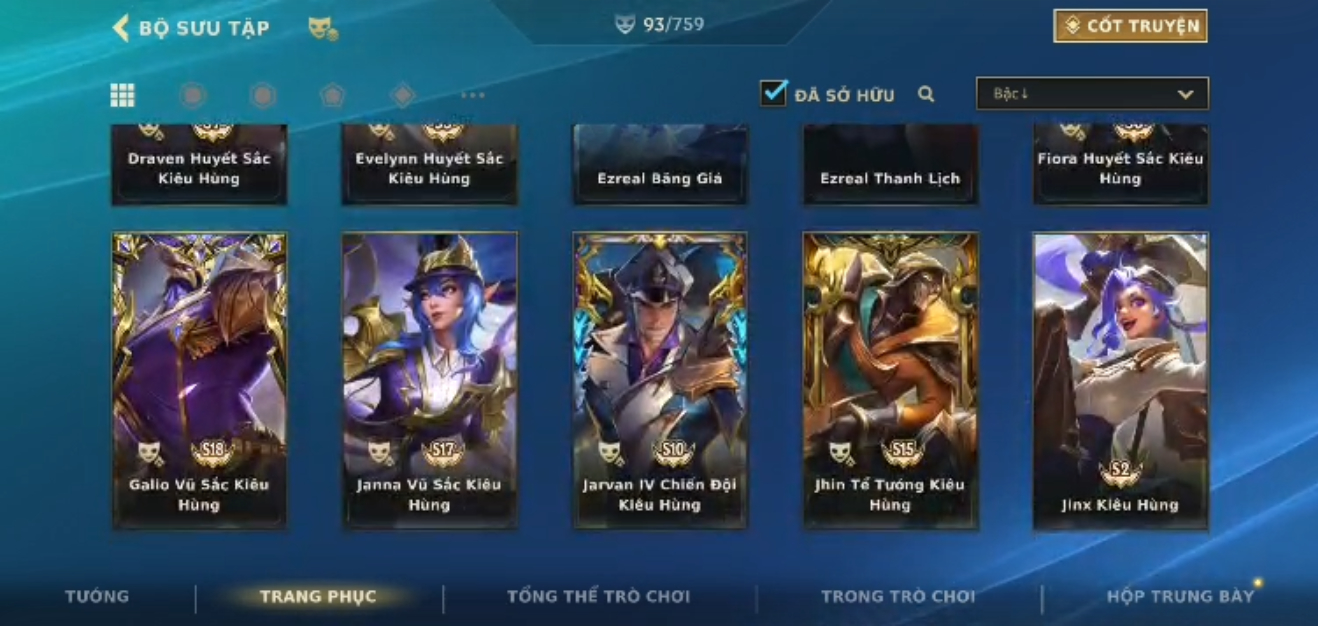The width and height of the screenshot is (1318, 626).
Task: Choose the Jarvan IV Chiến Đội Kiêu Hùng skin
Action: point(660,380)
